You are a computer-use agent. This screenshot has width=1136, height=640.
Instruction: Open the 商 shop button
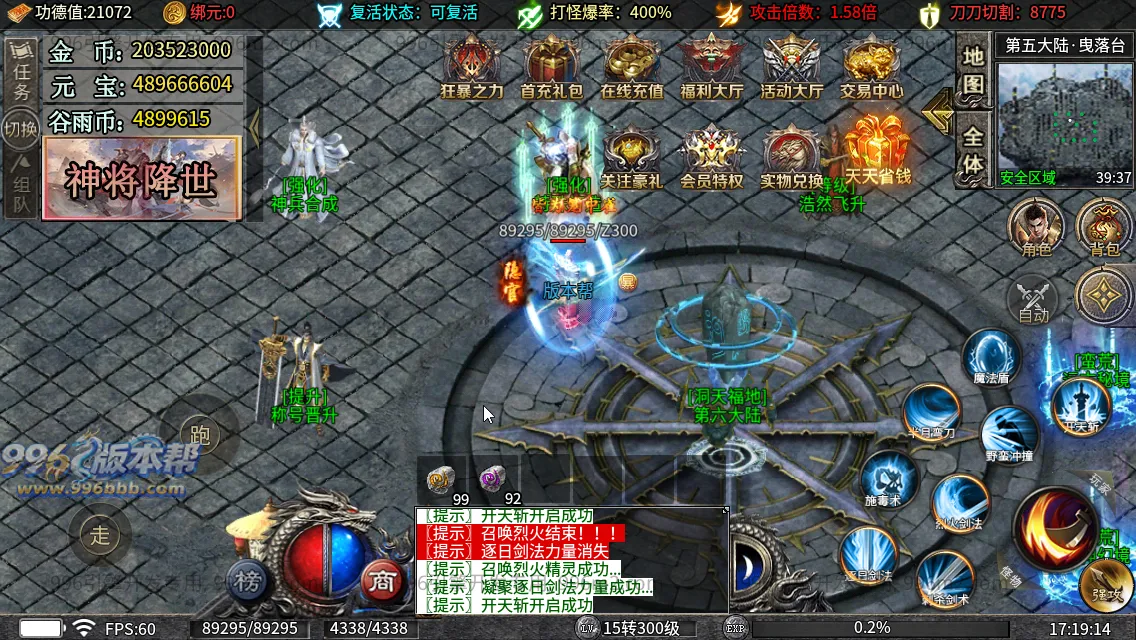coord(381,579)
